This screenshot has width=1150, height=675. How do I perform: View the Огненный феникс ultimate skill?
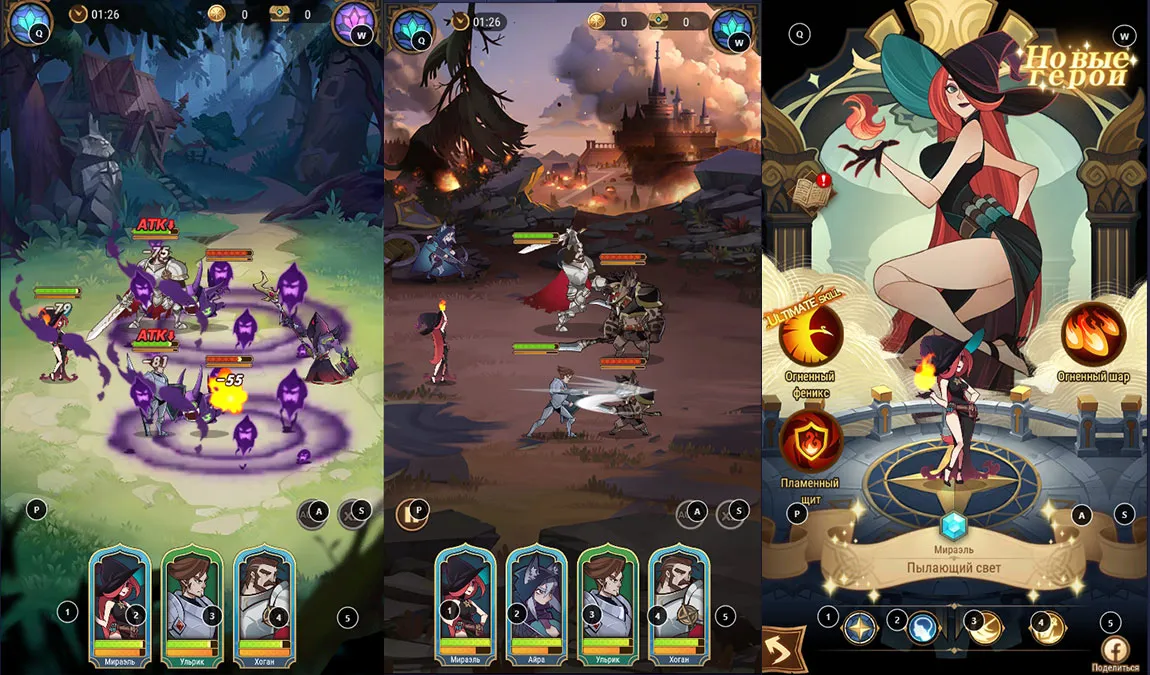click(811, 338)
